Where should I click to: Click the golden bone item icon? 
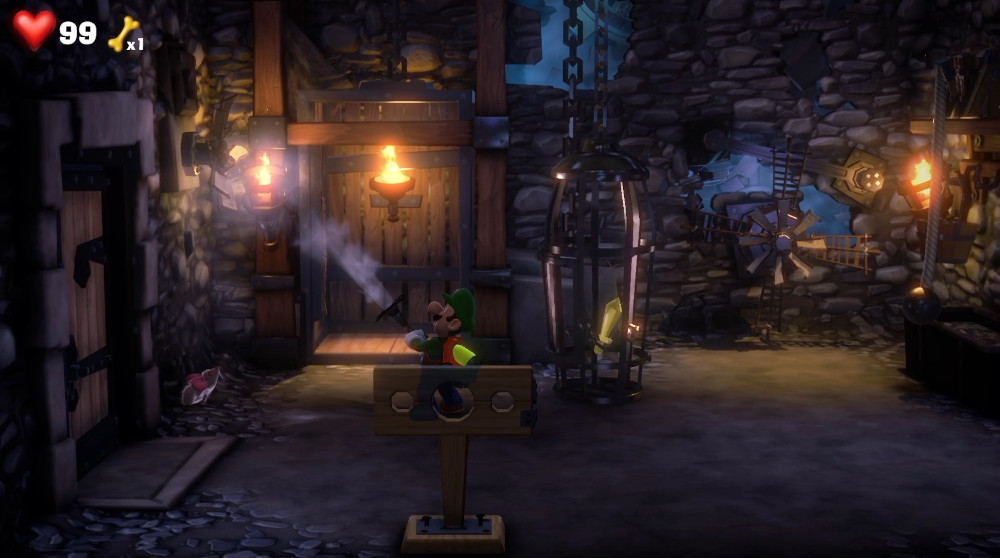(121, 33)
